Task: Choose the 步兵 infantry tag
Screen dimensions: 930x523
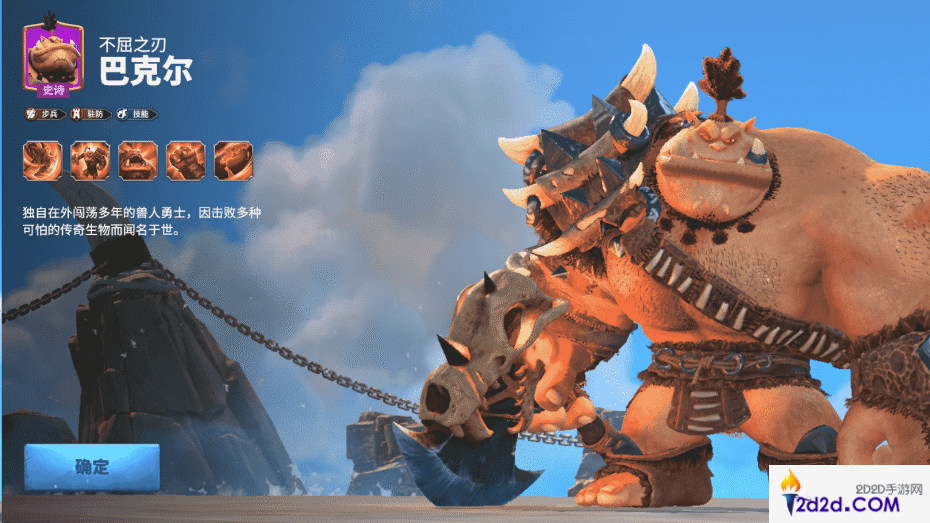Action: point(44,115)
